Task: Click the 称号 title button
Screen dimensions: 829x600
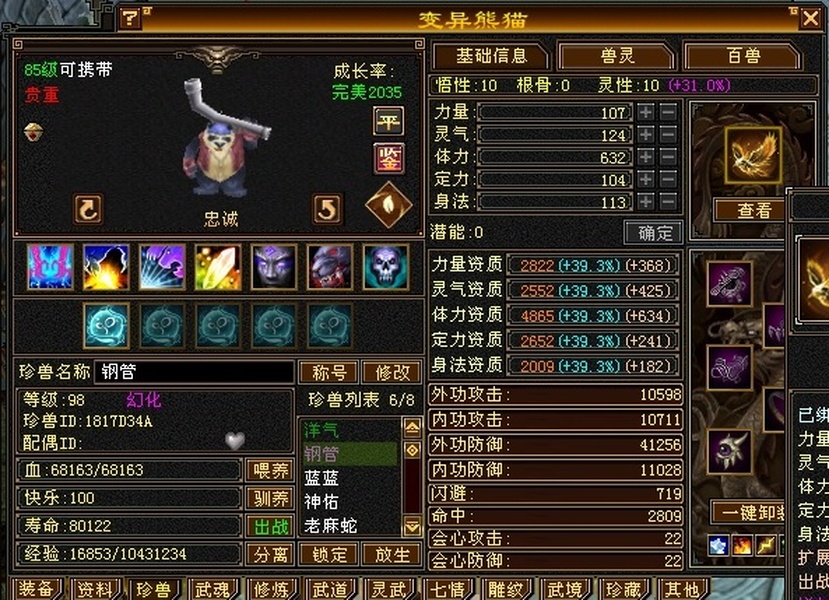Action: (x=329, y=373)
